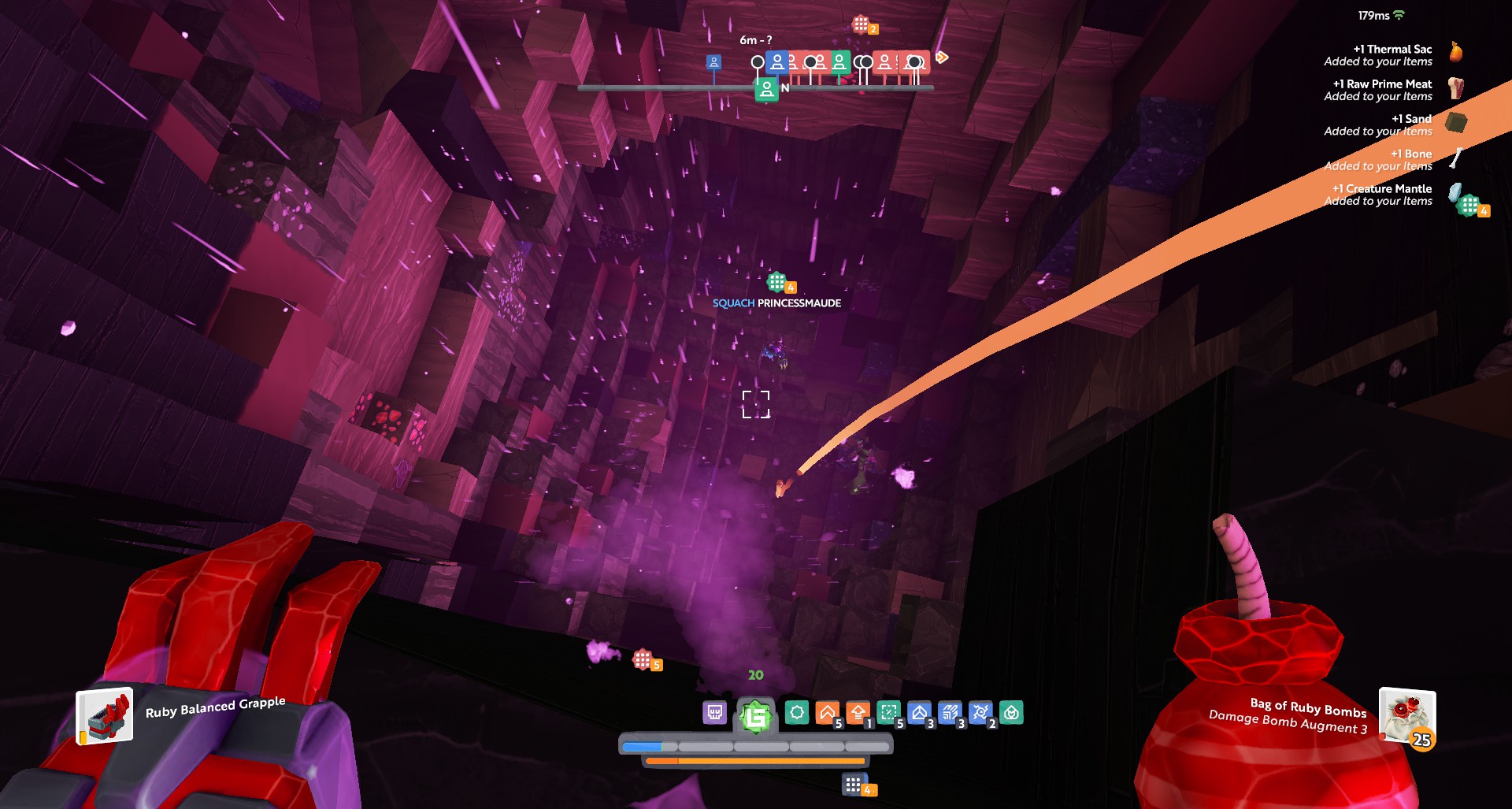Click the orange chevron marker at compass end
1512x809 pixels.
click(x=942, y=57)
